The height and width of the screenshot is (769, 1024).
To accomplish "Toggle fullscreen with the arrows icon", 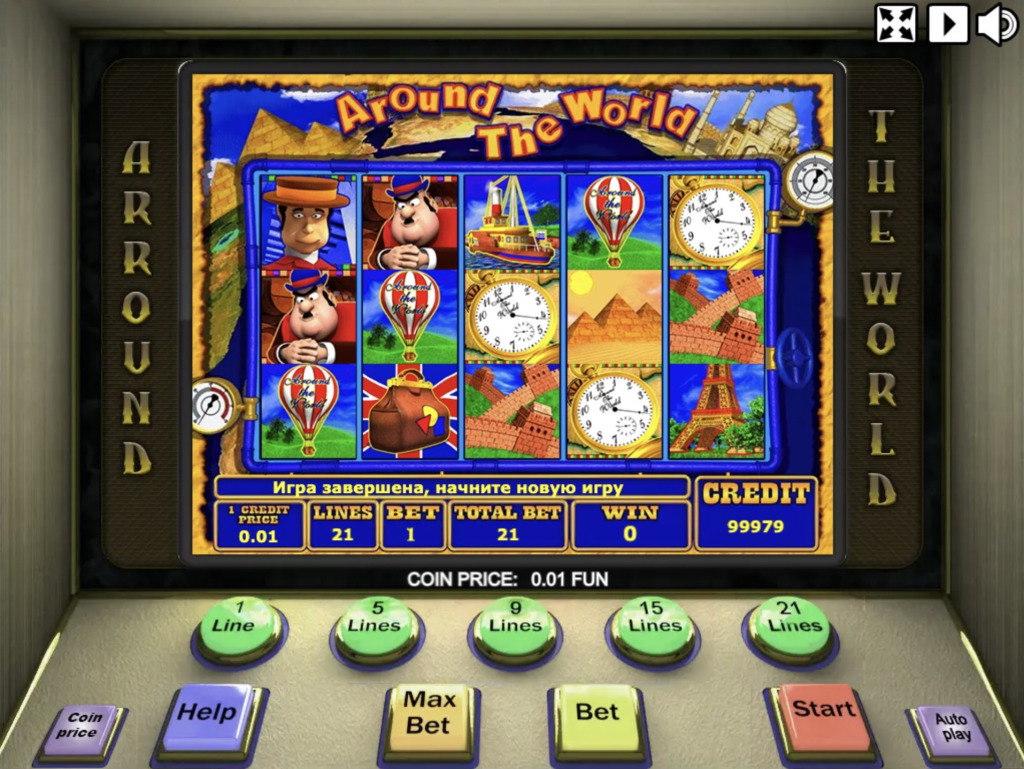I will point(896,23).
